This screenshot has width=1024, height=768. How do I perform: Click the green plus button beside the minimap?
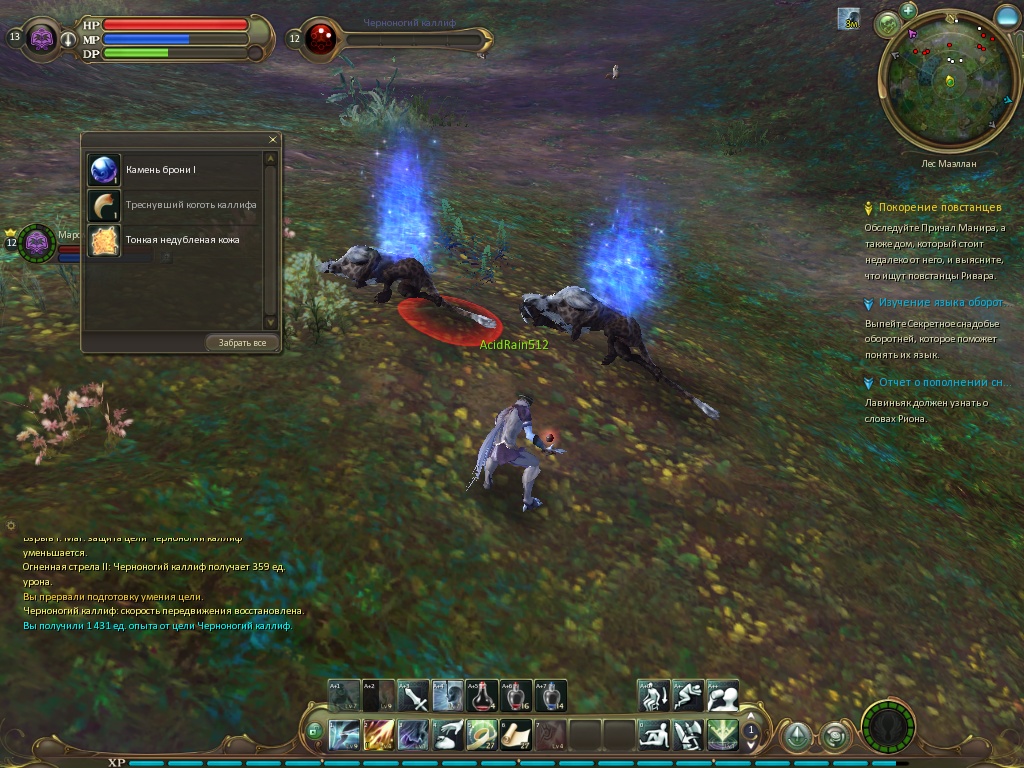tap(908, 11)
